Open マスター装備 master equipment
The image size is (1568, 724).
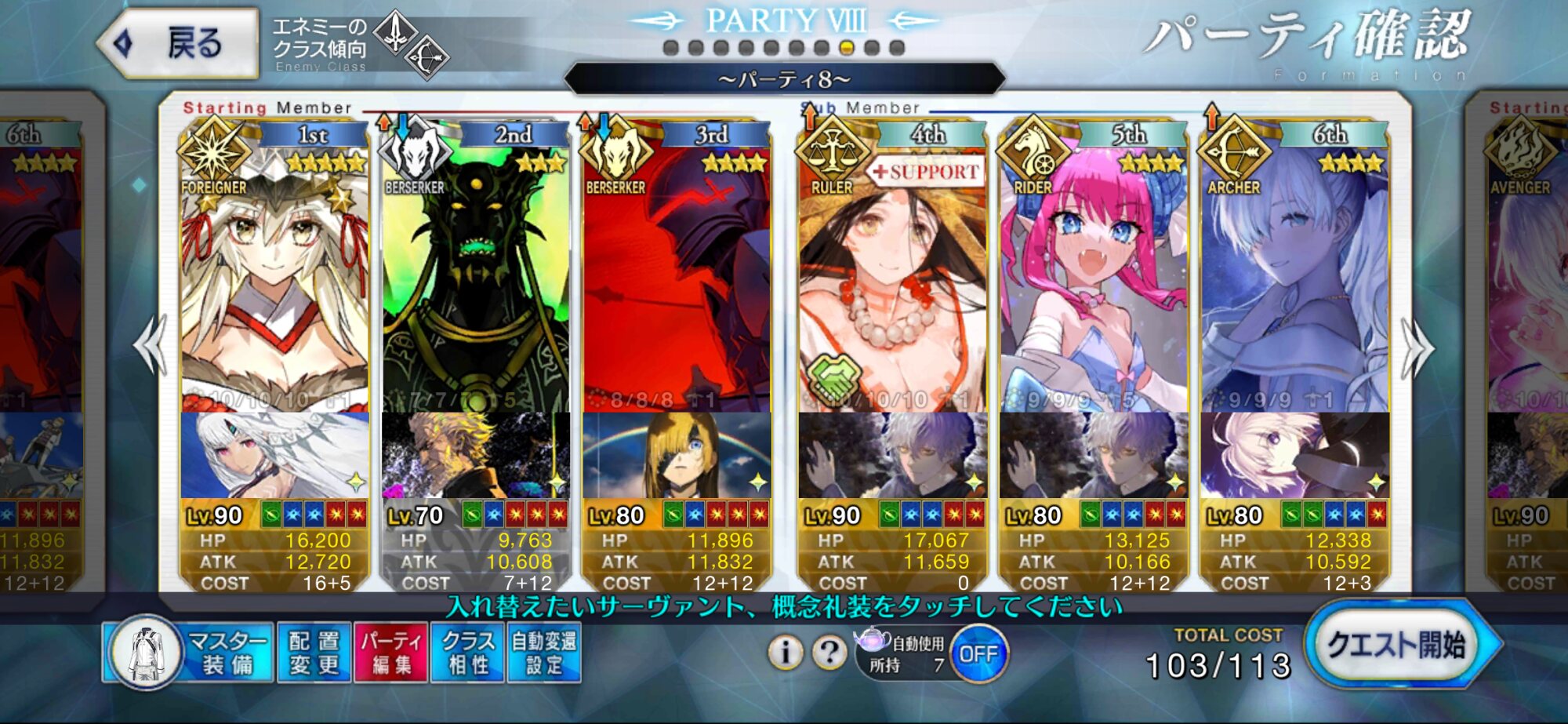click(188, 653)
